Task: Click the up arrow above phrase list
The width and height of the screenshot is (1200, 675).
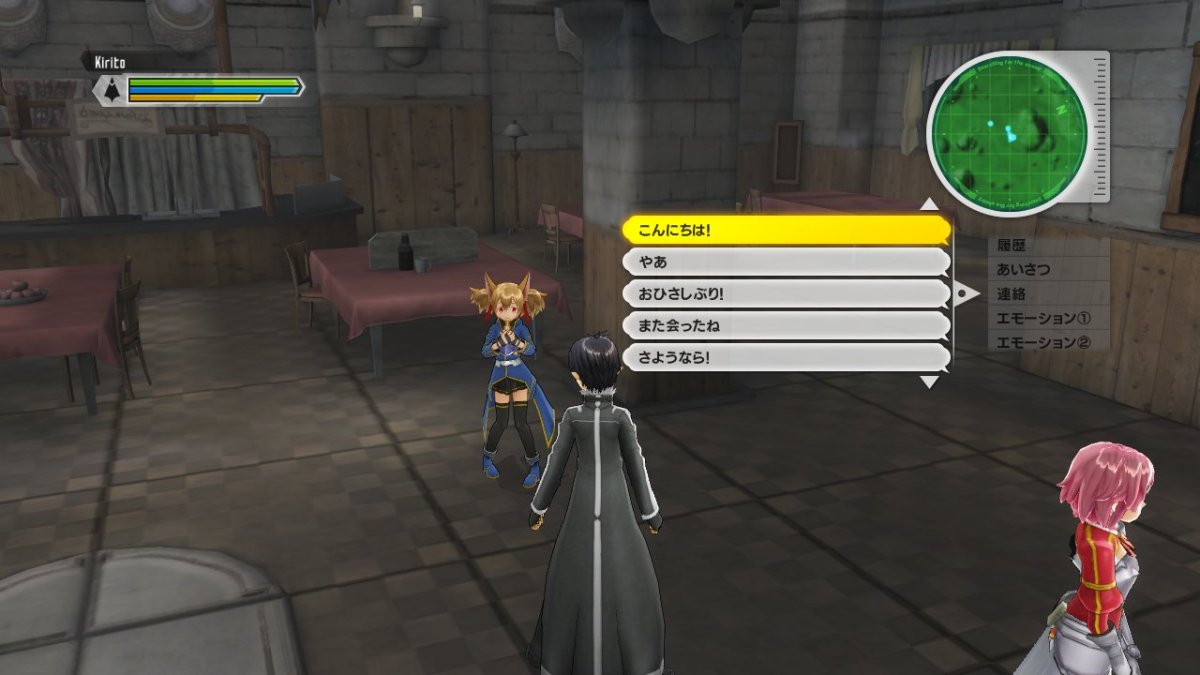Action: (x=929, y=205)
